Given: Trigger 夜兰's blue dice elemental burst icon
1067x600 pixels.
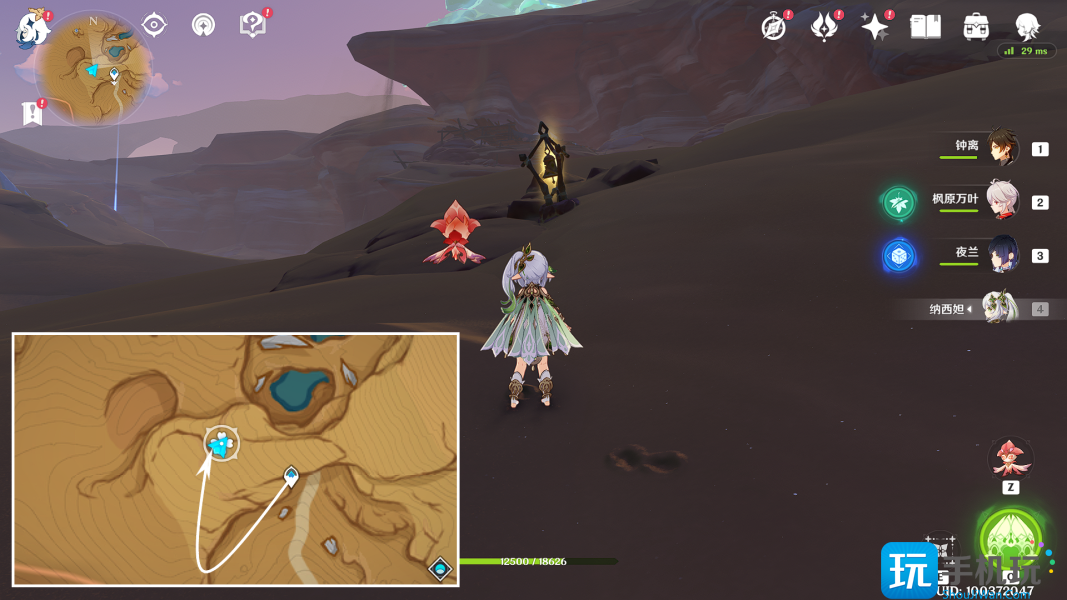Looking at the screenshot, I should [899, 255].
